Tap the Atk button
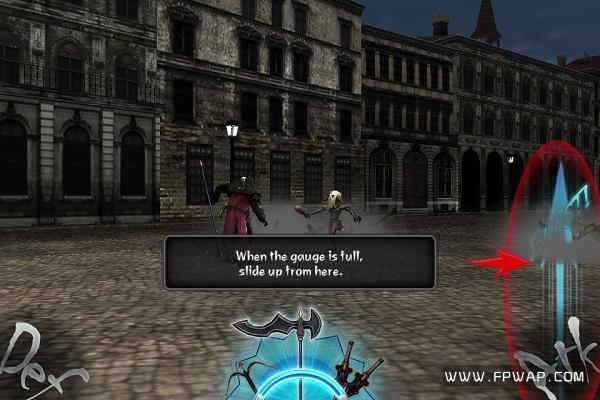 point(556,355)
